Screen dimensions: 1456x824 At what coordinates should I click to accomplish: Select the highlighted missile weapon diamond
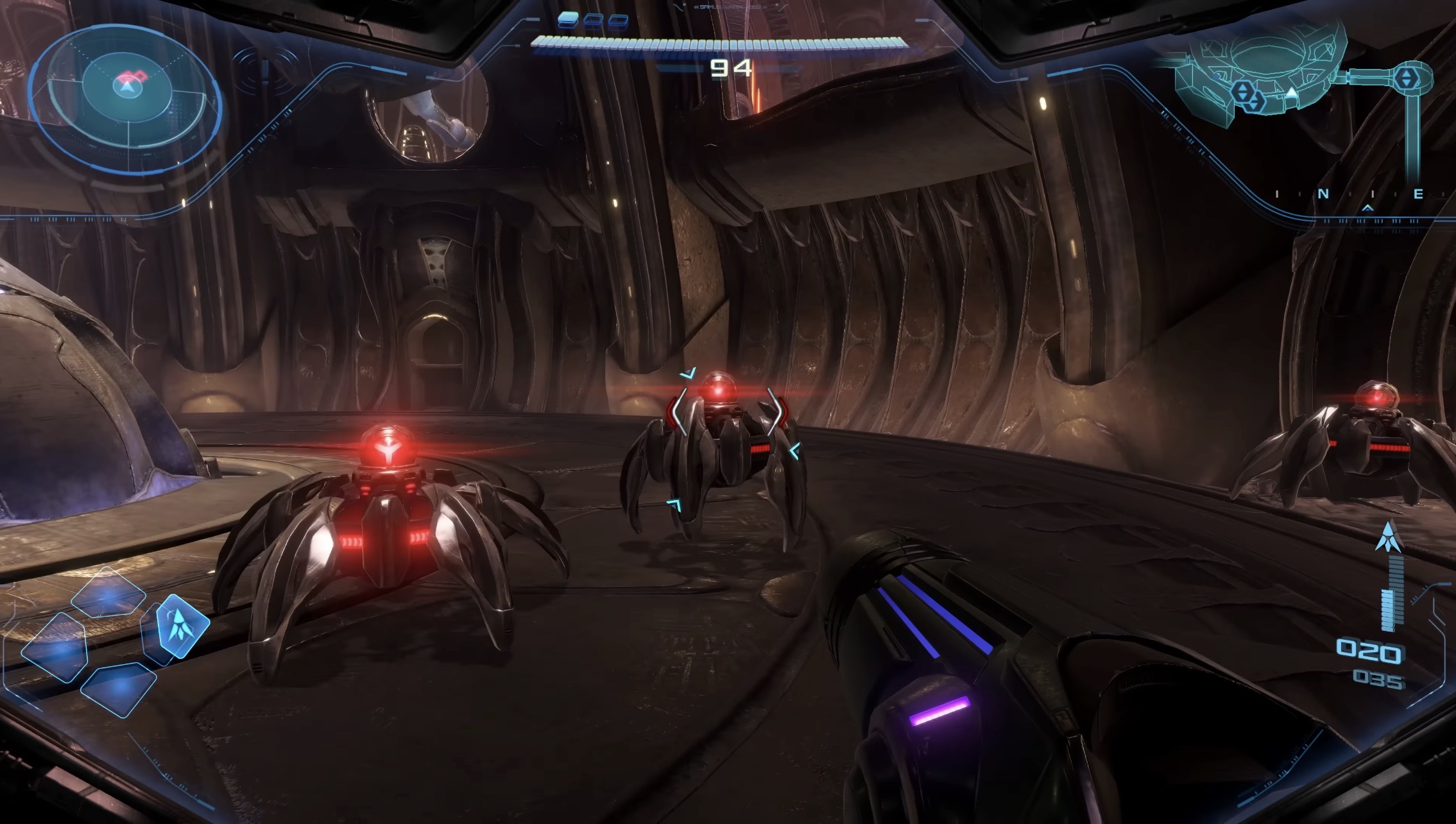[x=182, y=626]
